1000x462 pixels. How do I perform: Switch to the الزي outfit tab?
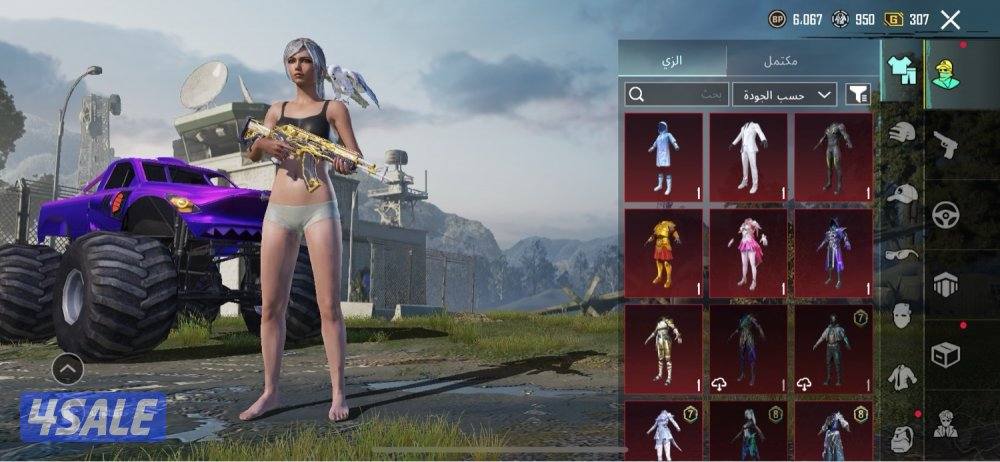click(672, 61)
